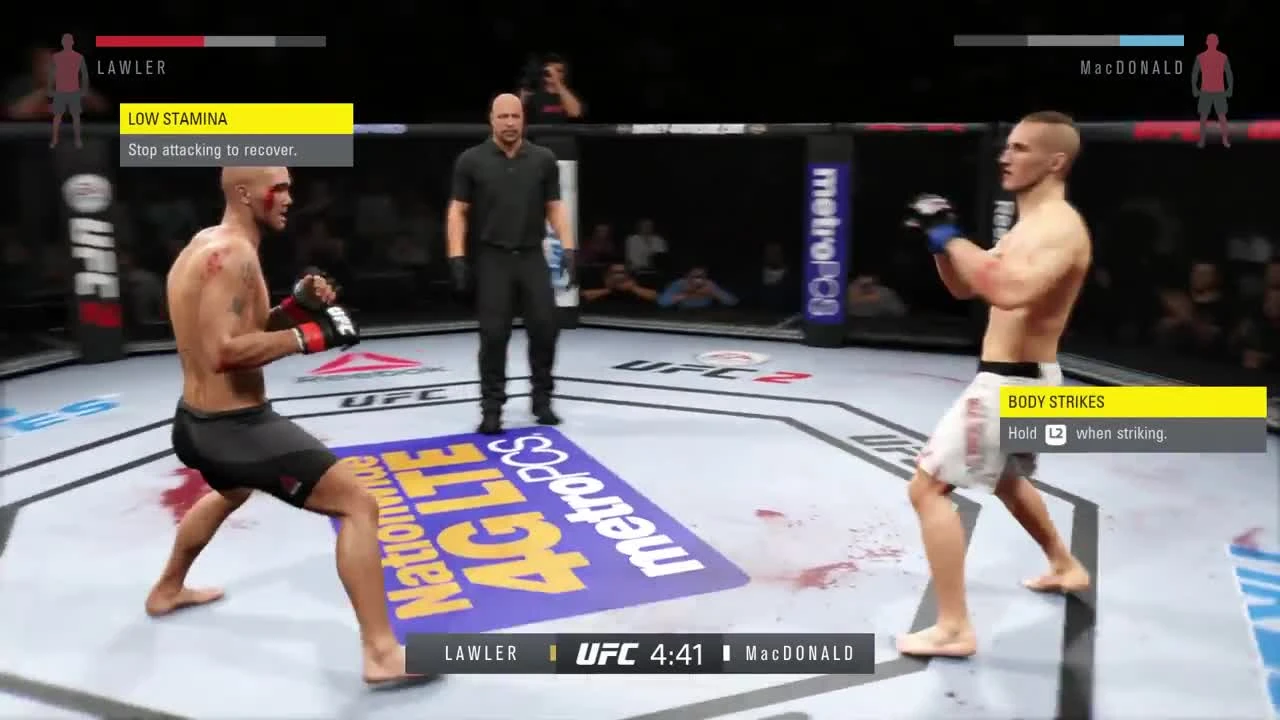
Task: Select the LAWLER name in the scoreboard
Action: 481,653
